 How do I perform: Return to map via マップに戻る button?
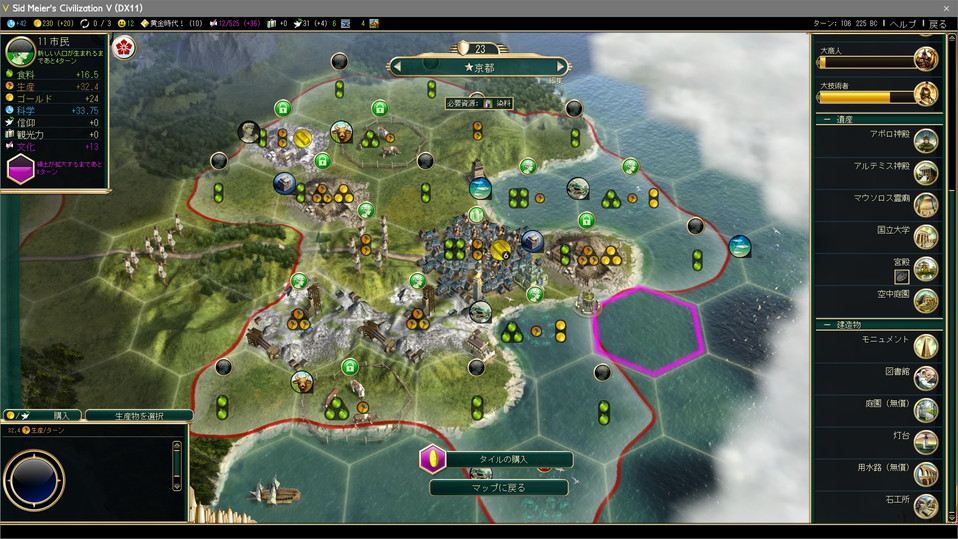click(x=500, y=488)
